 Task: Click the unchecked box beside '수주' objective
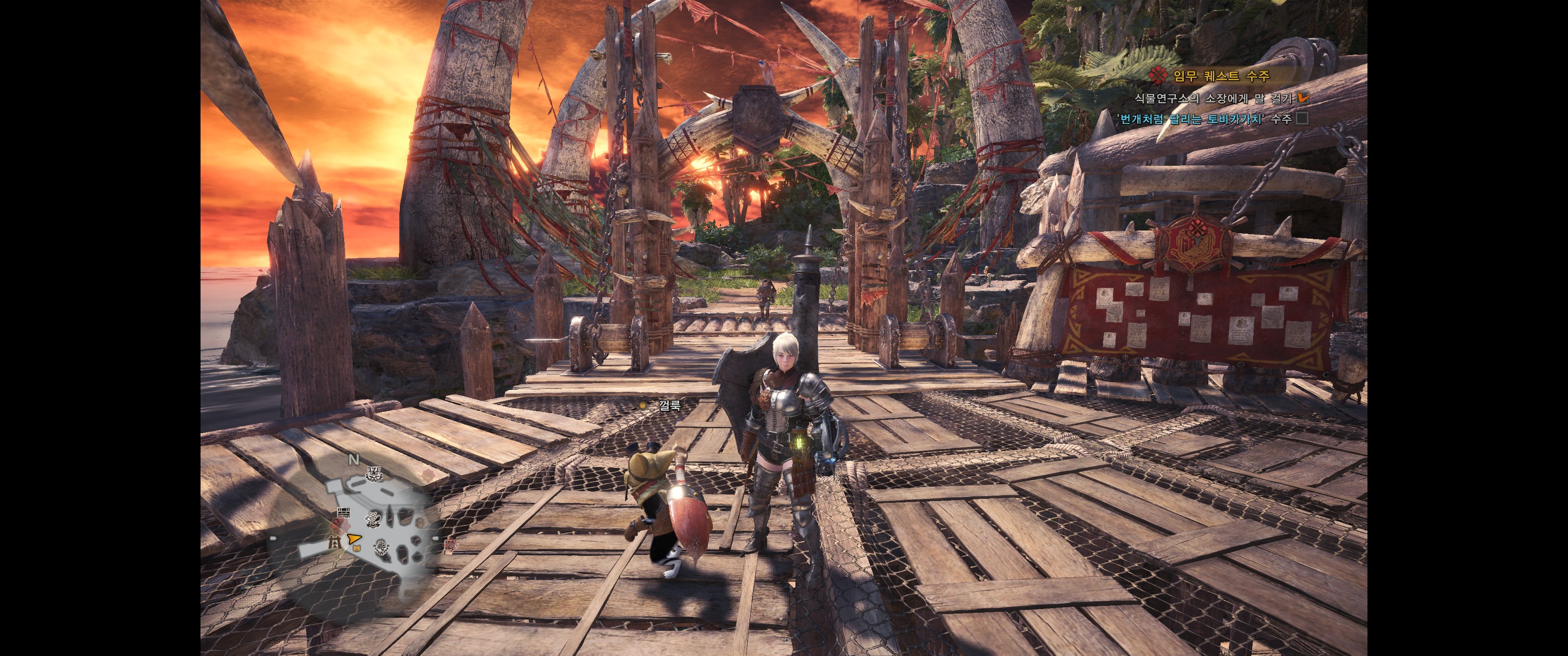(1302, 118)
